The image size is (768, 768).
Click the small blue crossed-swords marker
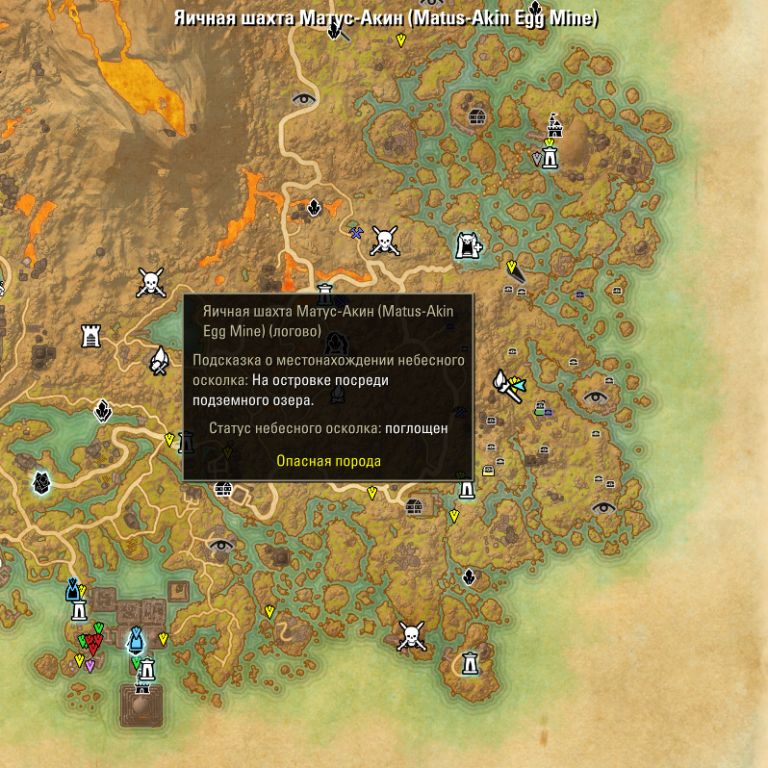(355, 233)
